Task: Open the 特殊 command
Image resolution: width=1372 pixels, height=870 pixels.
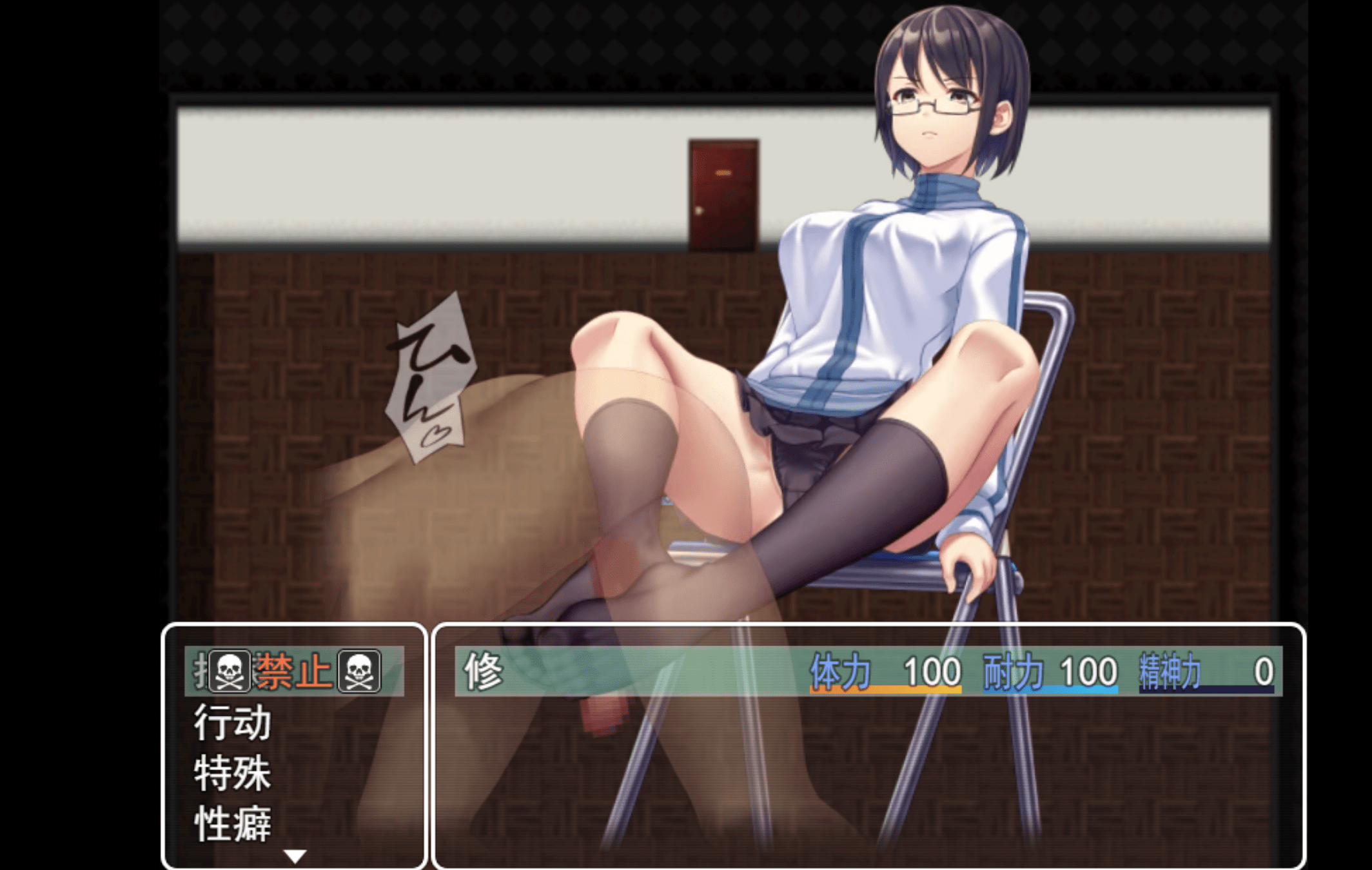Action: [233, 773]
